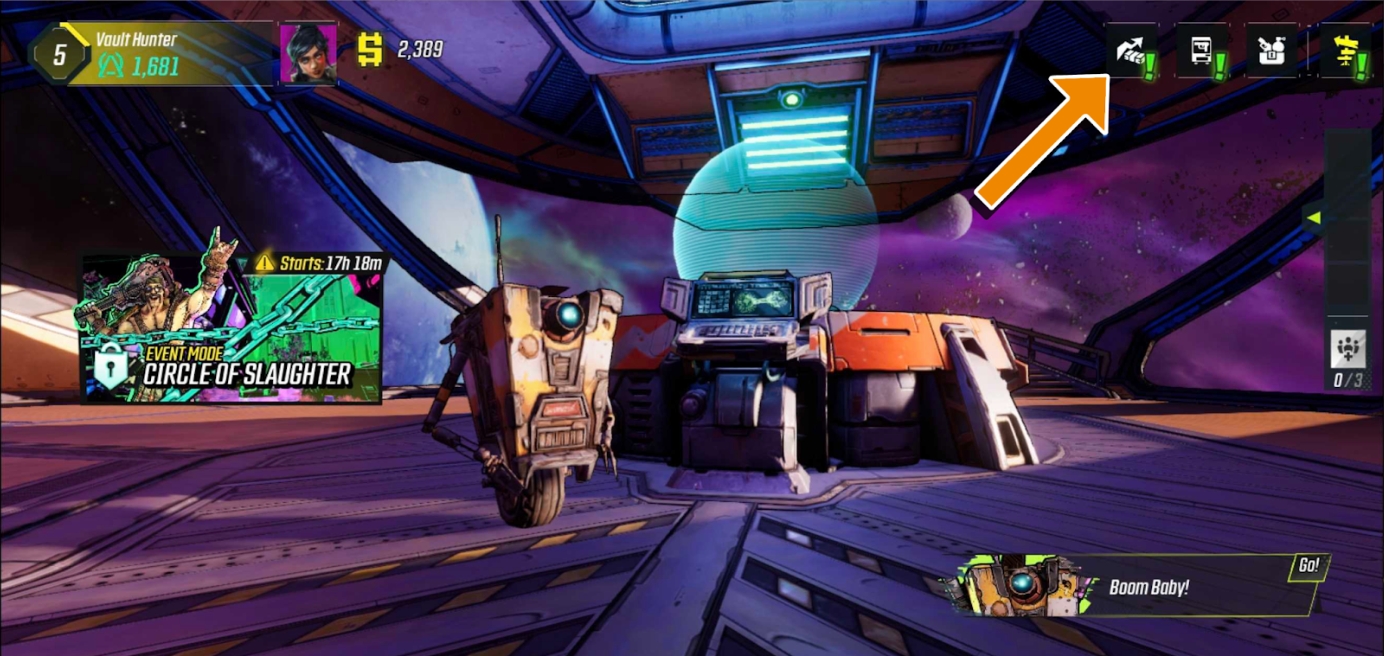Click the Vault Hunter character portrait
The image size is (1384, 656).
pos(308,52)
